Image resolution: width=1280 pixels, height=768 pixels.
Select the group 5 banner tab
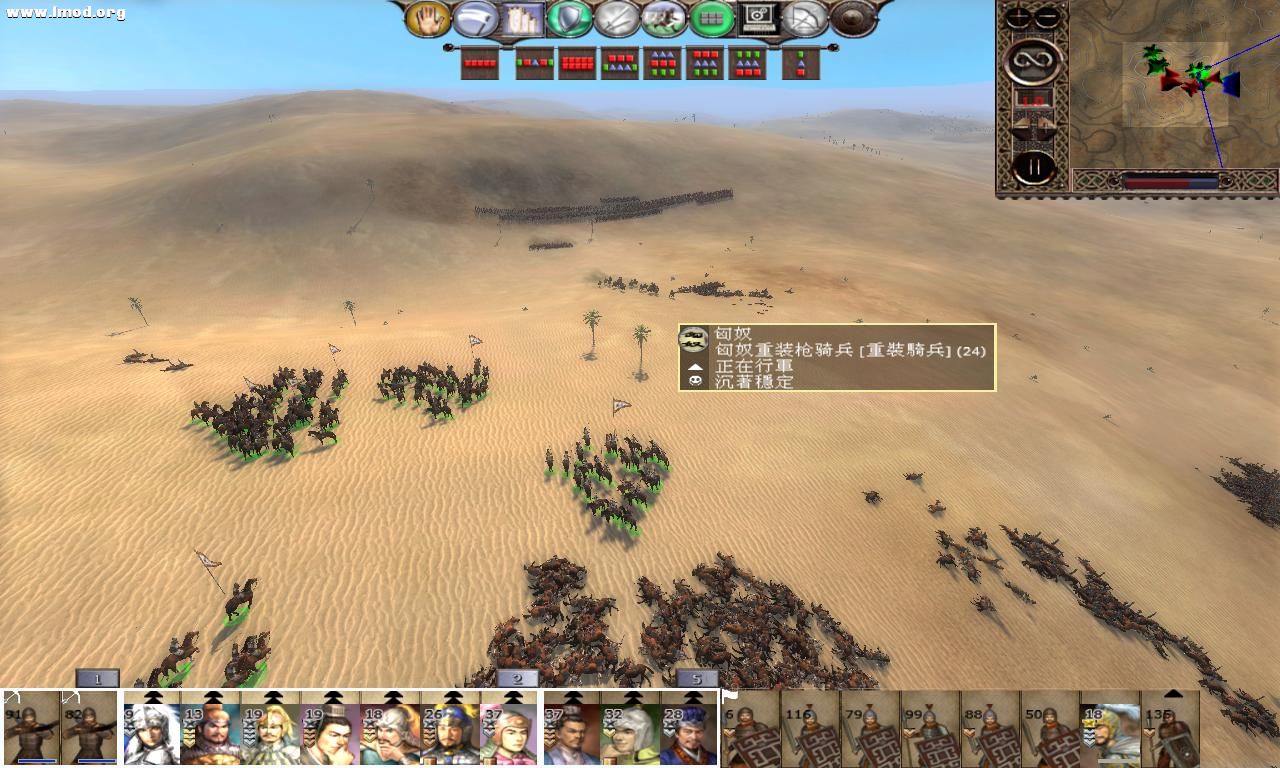696,679
